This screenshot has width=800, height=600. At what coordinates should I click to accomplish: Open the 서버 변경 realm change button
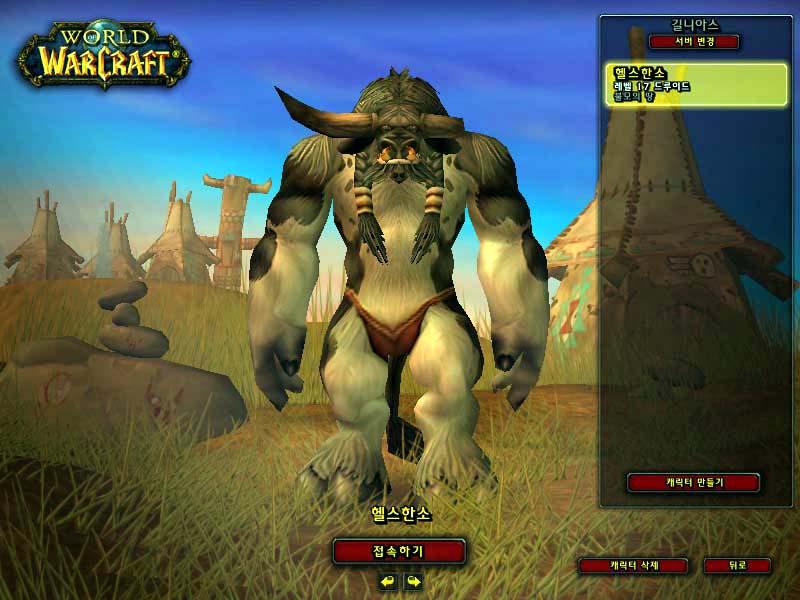pyautogui.click(x=693, y=42)
